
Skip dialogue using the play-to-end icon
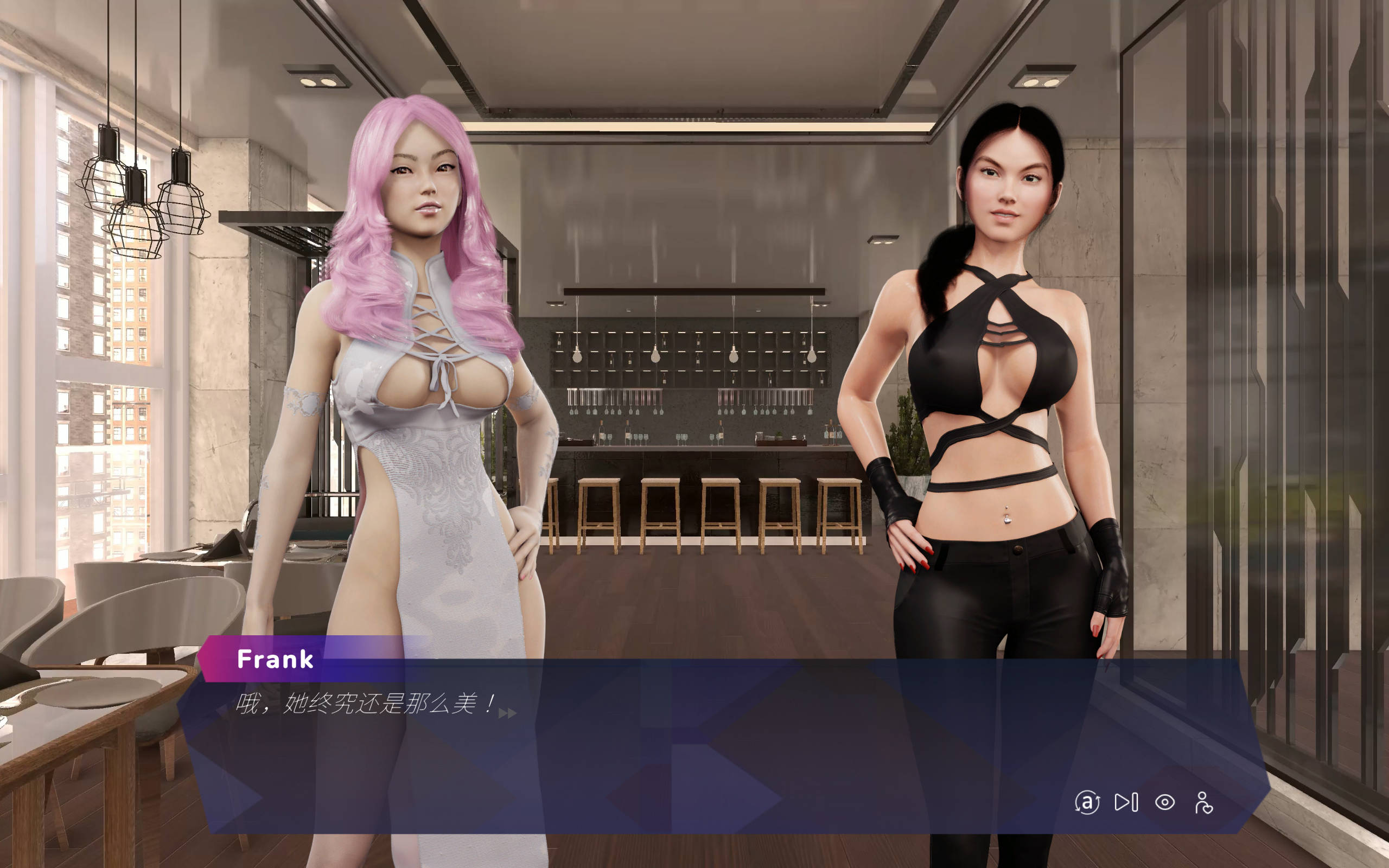click(1125, 802)
